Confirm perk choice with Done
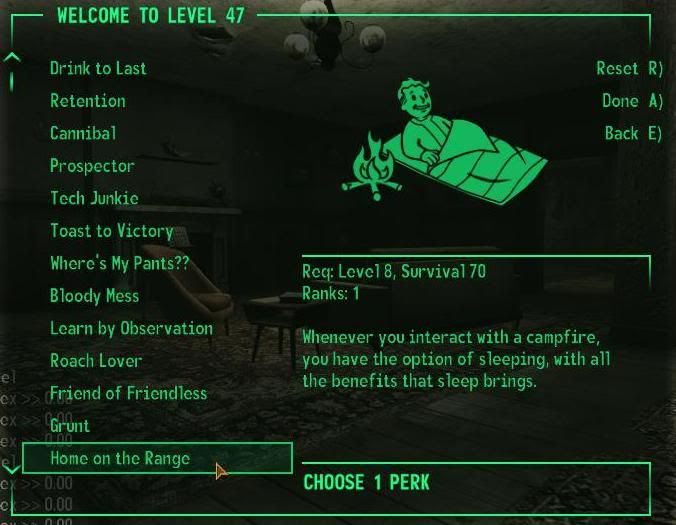 coord(632,101)
